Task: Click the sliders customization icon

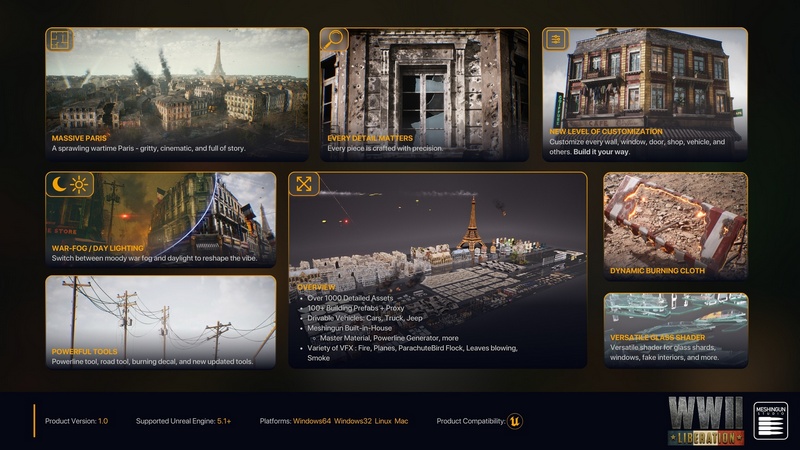Action: [x=555, y=40]
